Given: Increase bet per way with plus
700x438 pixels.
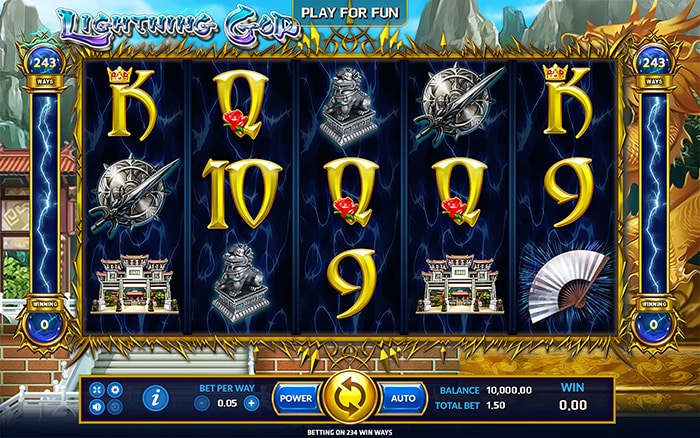Looking at the screenshot, I should (x=251, y=403).
